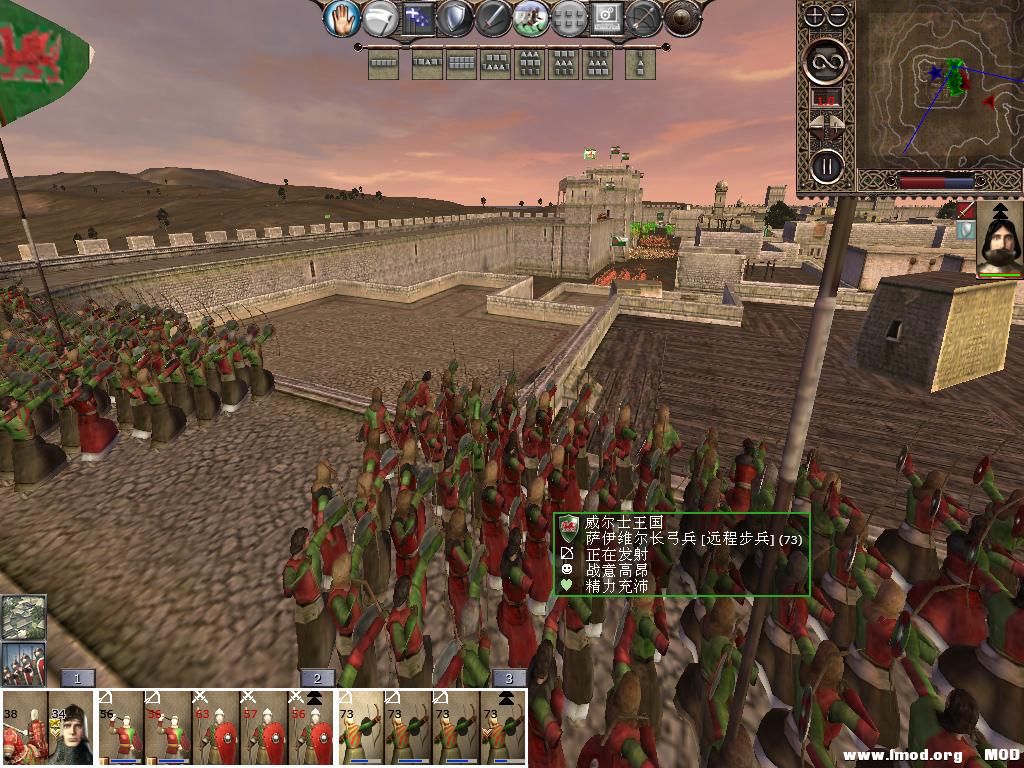This screenshot has height=768, width=1024.
Task: Pause the battle with the pause button
Action: point(826,165)
